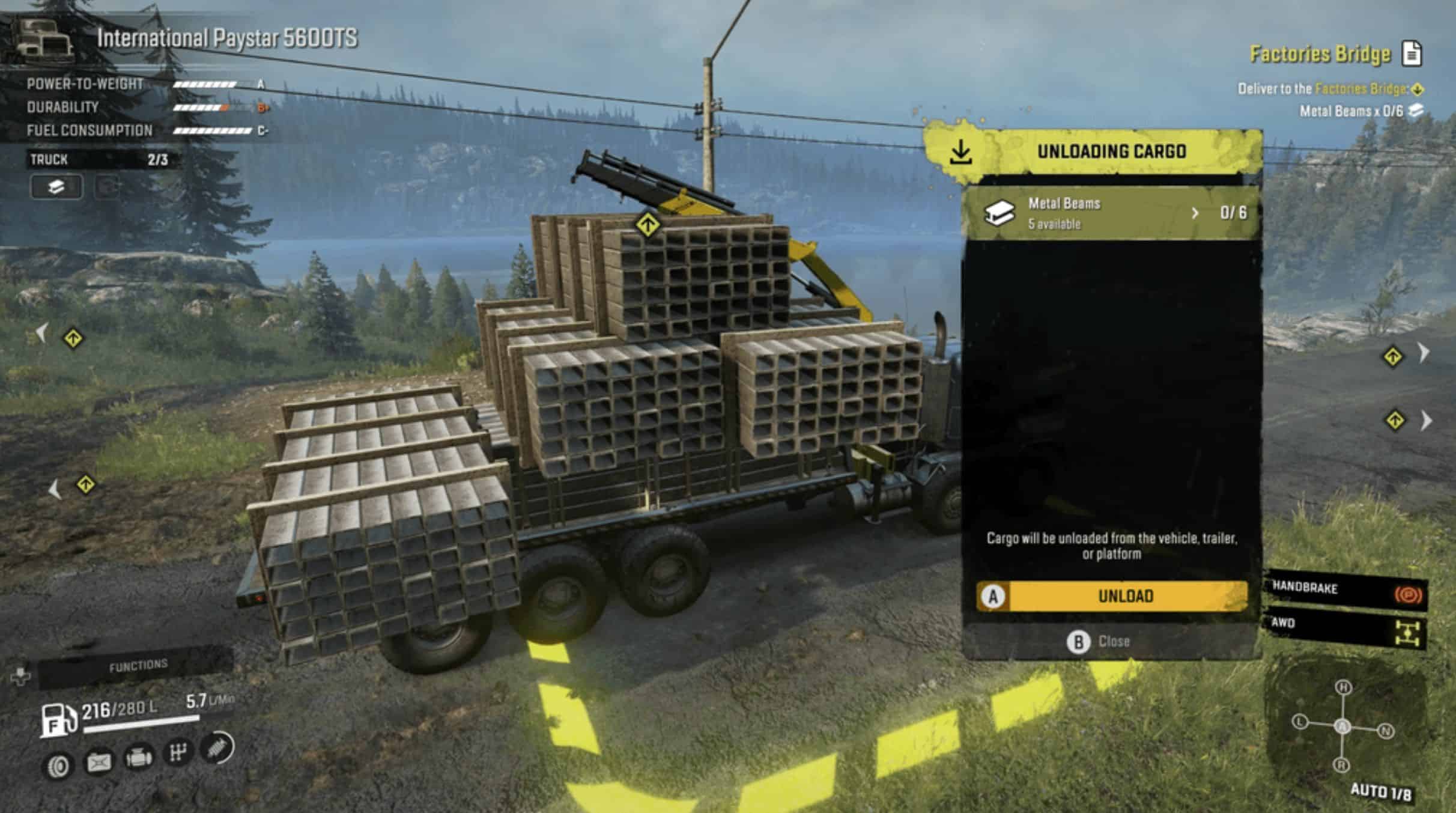This screenshot has width=1456, height=813.
Task: Toggle the Handbrake indicator
Action: (x=1347, y=591)
